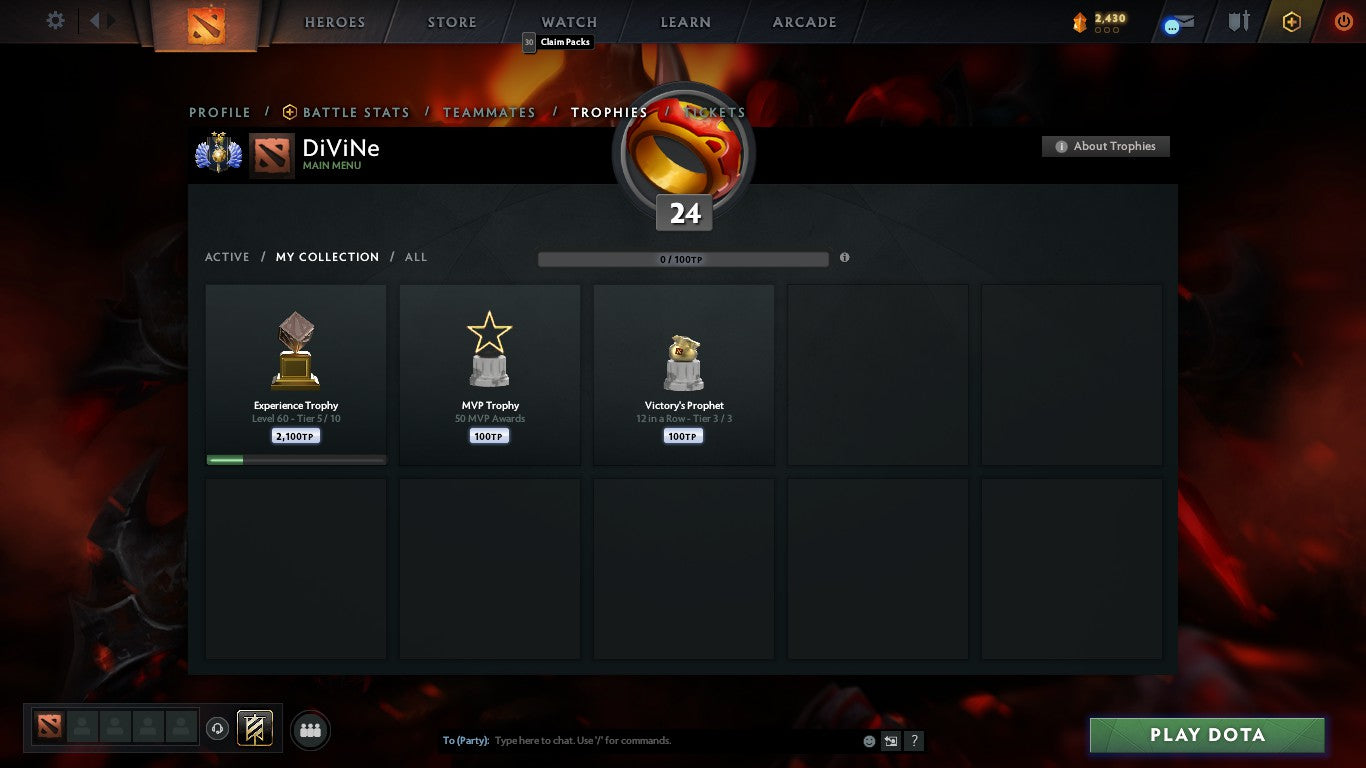This screenshot has height=768, width=1366.
Task: Toggle the voice chat headset icon
Action: (218, 728)
